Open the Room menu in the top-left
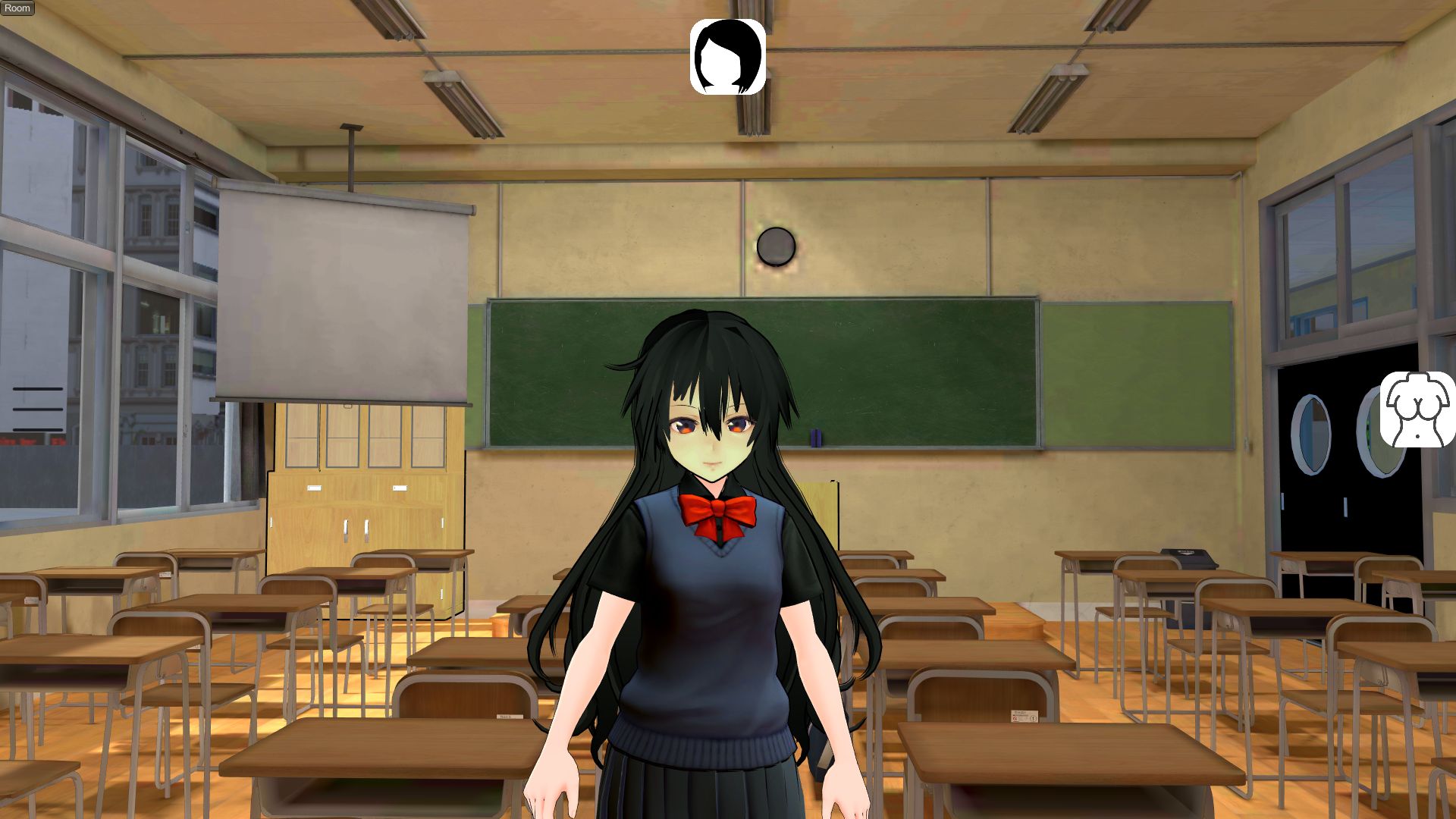Screen dimensions: 1456x819 click(x=17, y=8)
